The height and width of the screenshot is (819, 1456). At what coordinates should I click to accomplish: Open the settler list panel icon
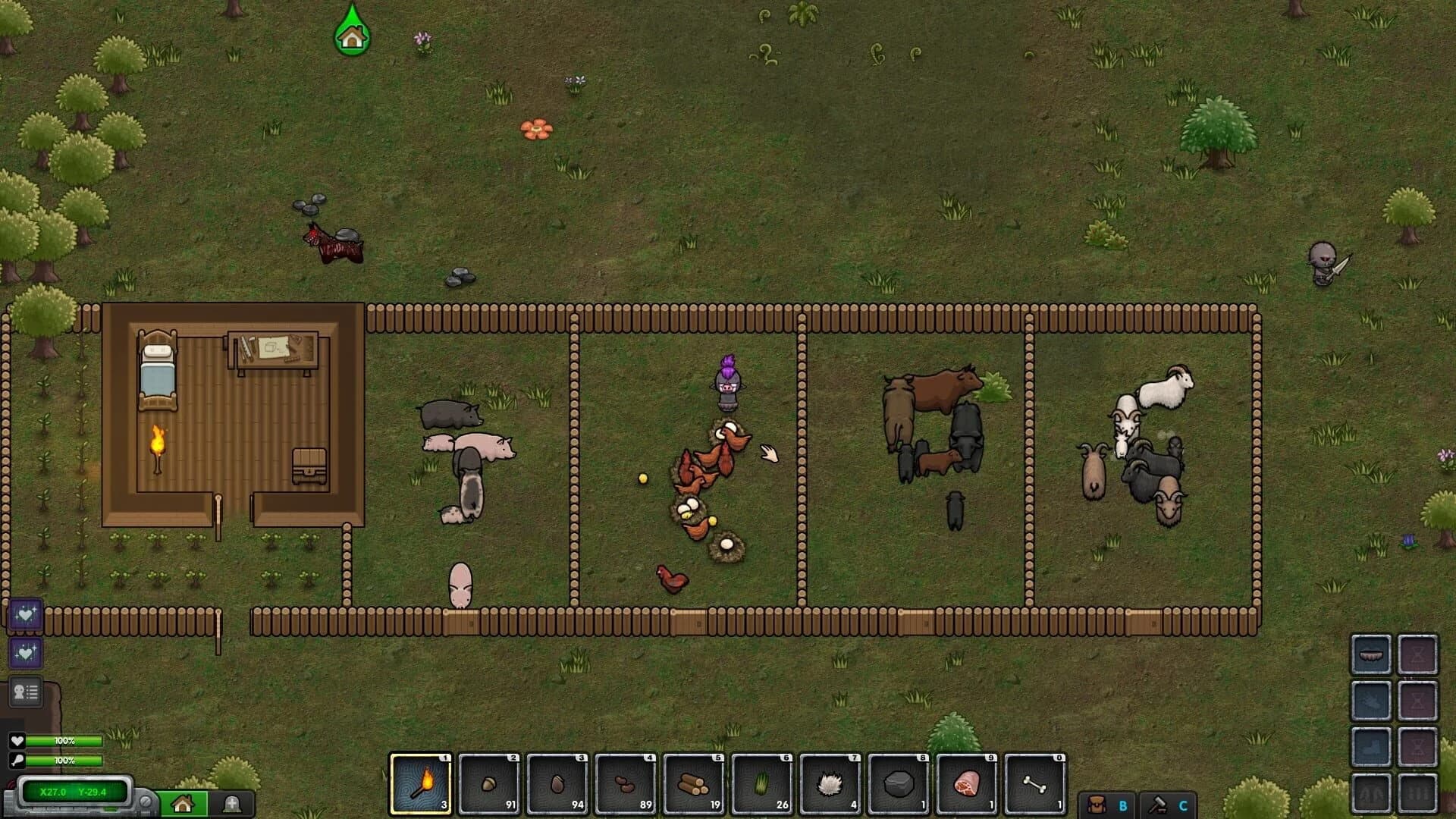[x=25, y=690]
